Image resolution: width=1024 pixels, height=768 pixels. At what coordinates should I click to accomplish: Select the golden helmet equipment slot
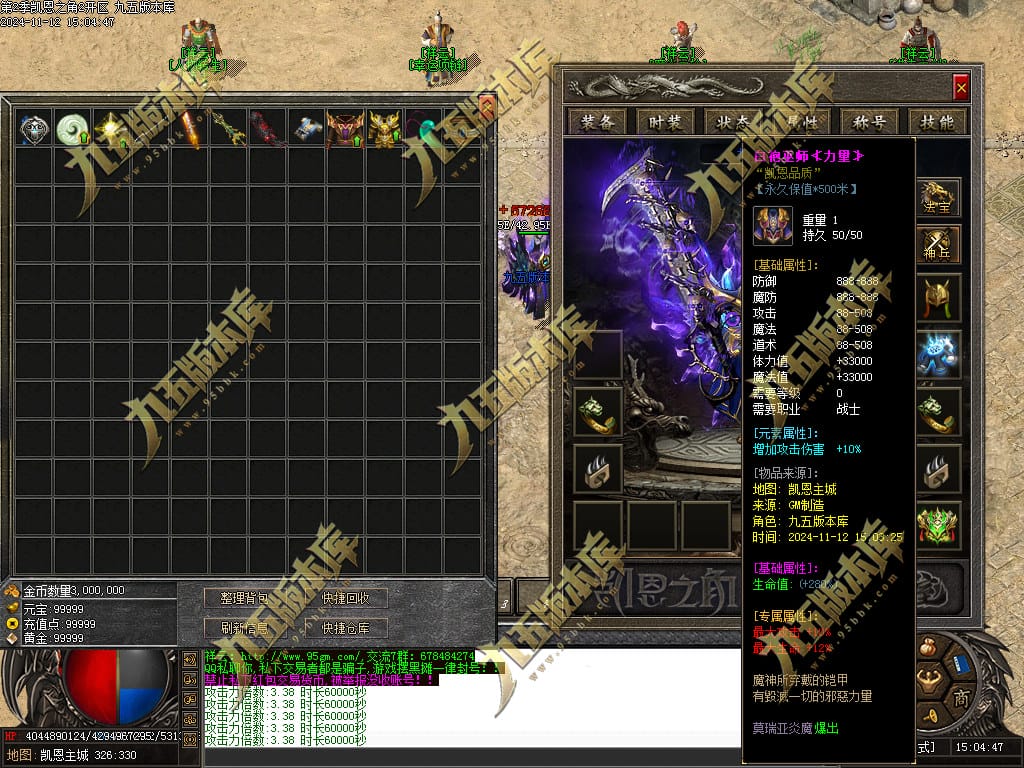(939, 297)
